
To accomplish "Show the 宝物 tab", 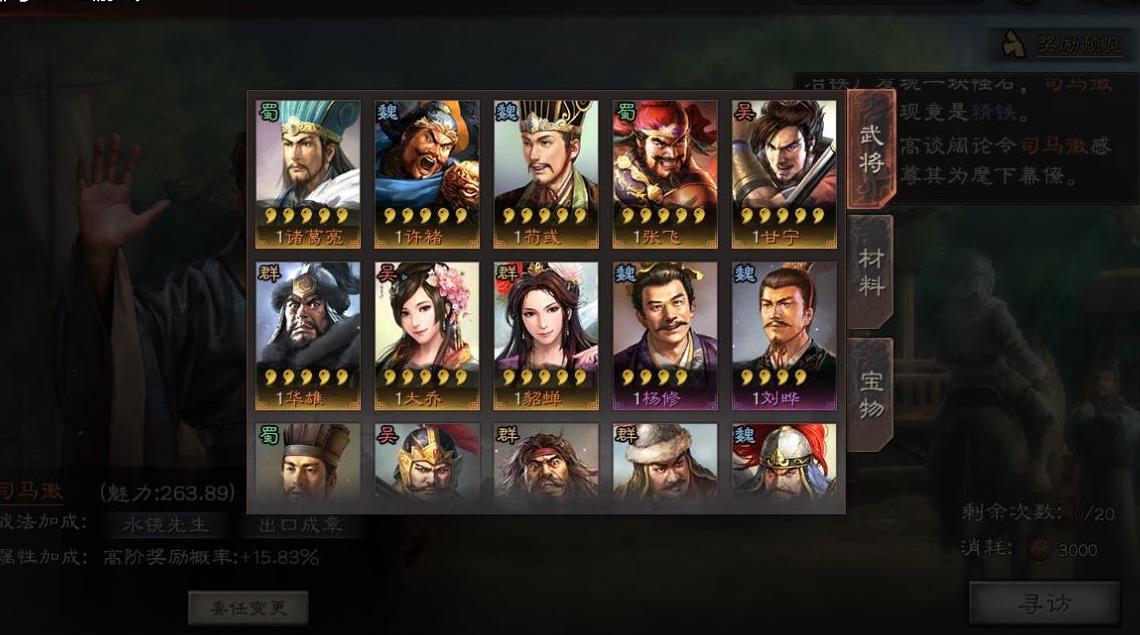I will click(x=871, y=394).
